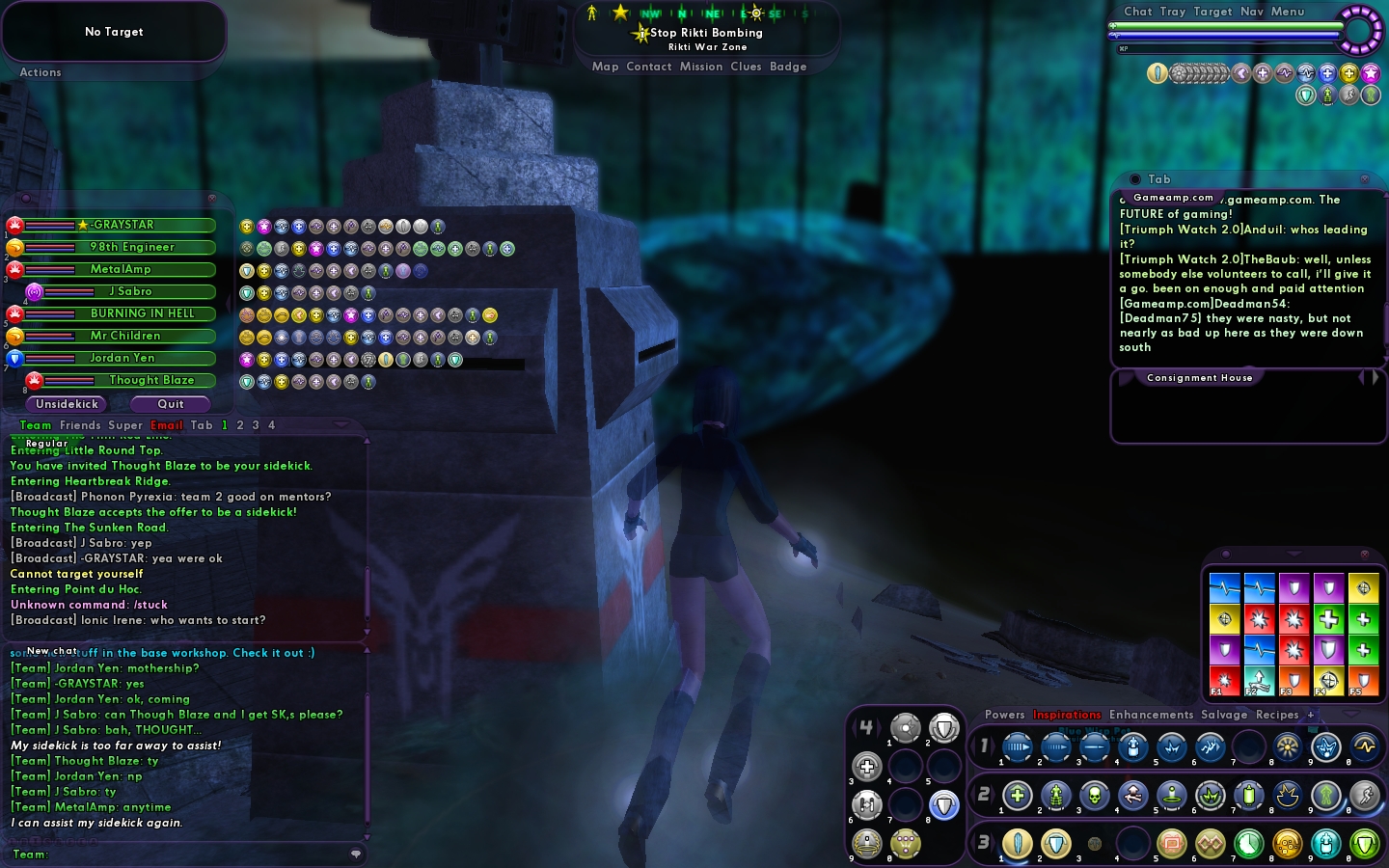Open the Menu from the top-right bar
This screenshot has width=1389, height=868.
1287,12
